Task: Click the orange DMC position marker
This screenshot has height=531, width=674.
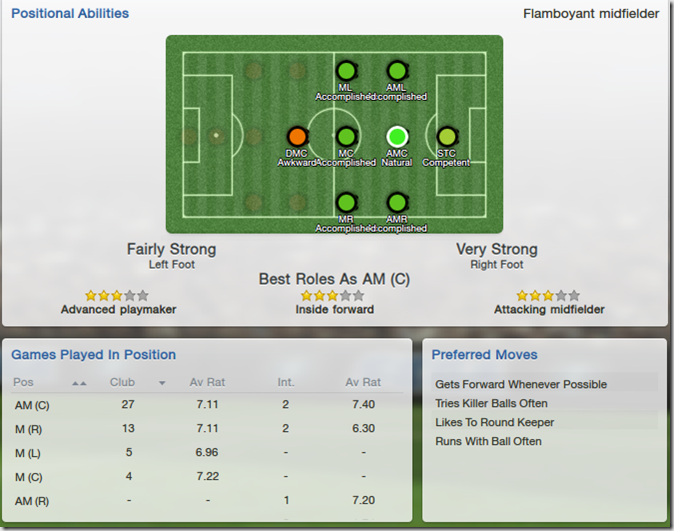Action: pos(297,136)
